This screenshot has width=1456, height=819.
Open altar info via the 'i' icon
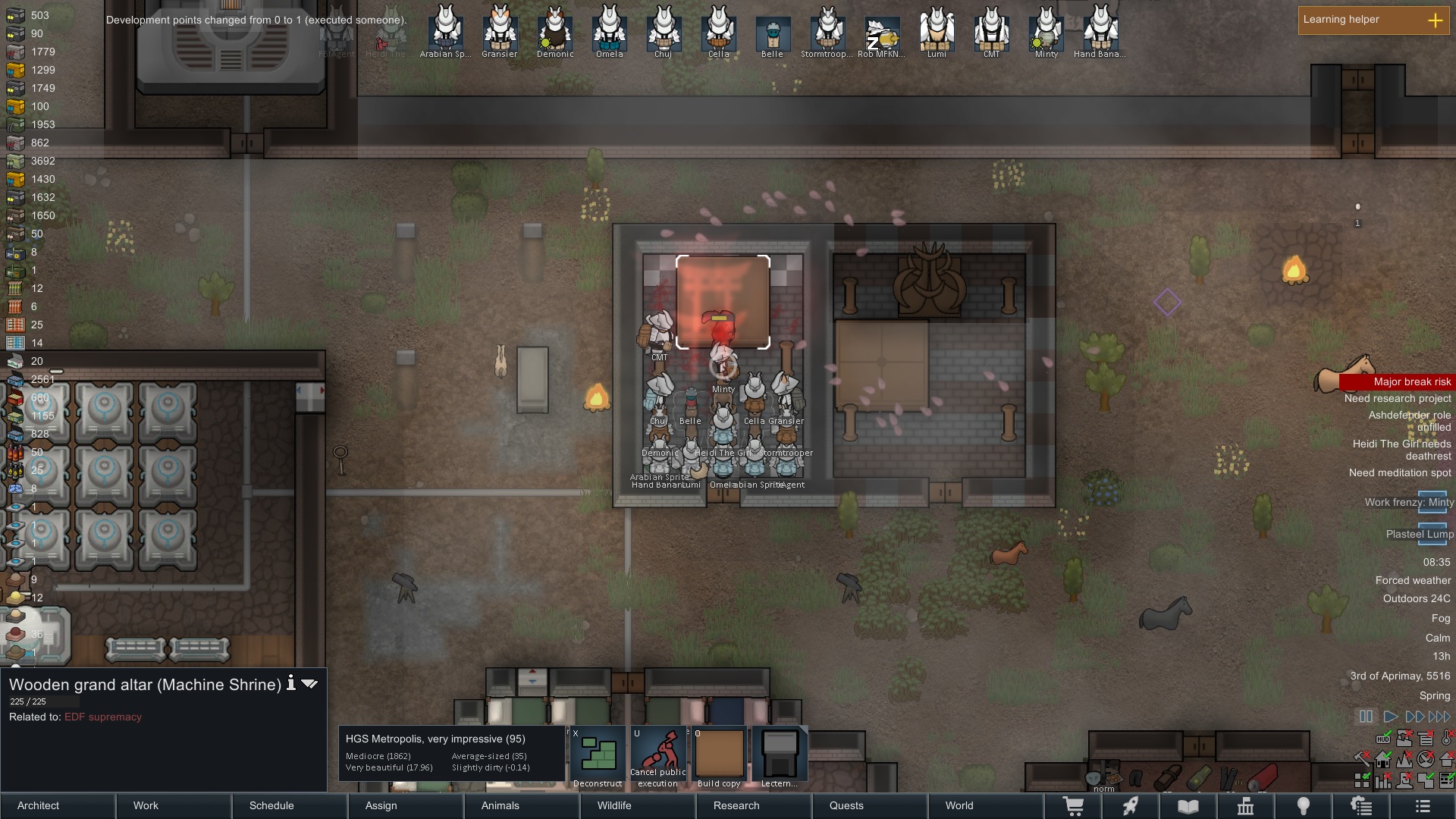(x=290, y=684)
